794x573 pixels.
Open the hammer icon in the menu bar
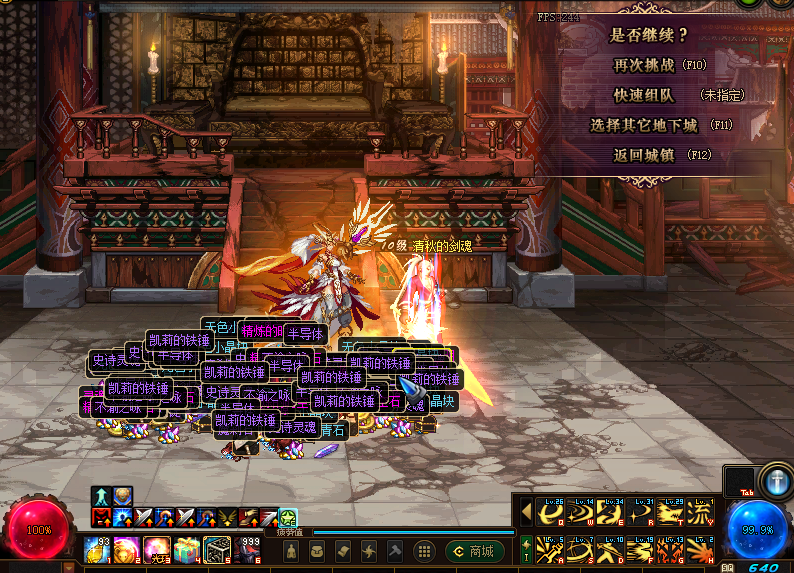pyautogui.click(x=394, y=551)
